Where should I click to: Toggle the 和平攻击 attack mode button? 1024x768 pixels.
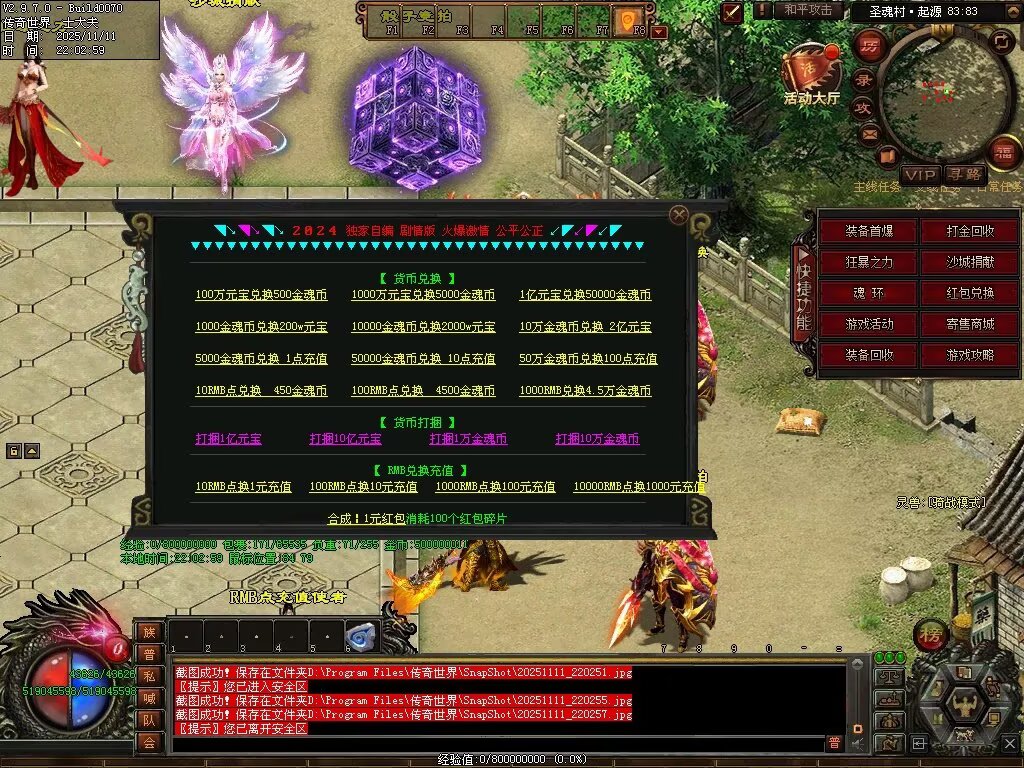(x=808, y=10)
